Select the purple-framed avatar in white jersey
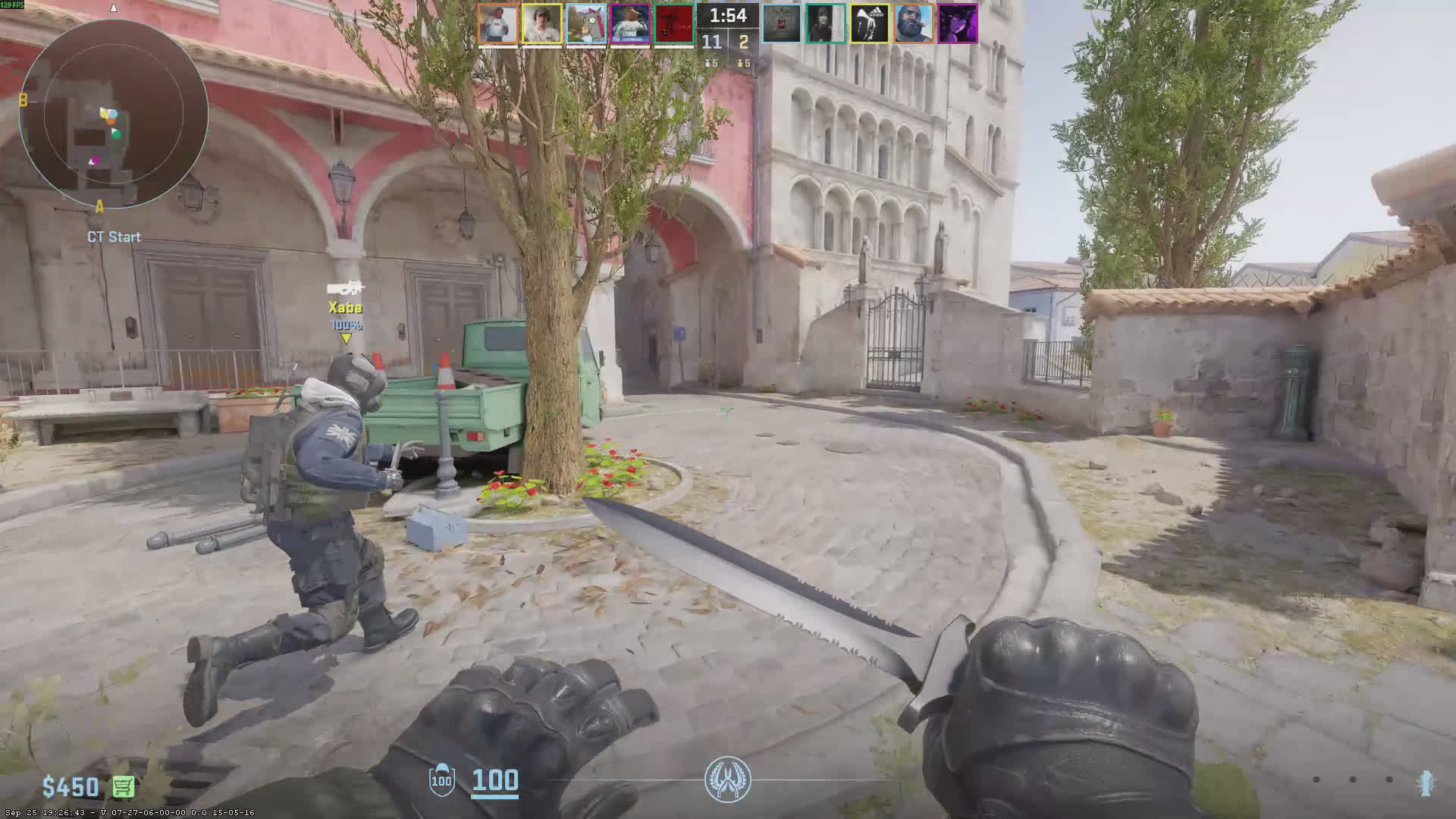 (629, 24)
